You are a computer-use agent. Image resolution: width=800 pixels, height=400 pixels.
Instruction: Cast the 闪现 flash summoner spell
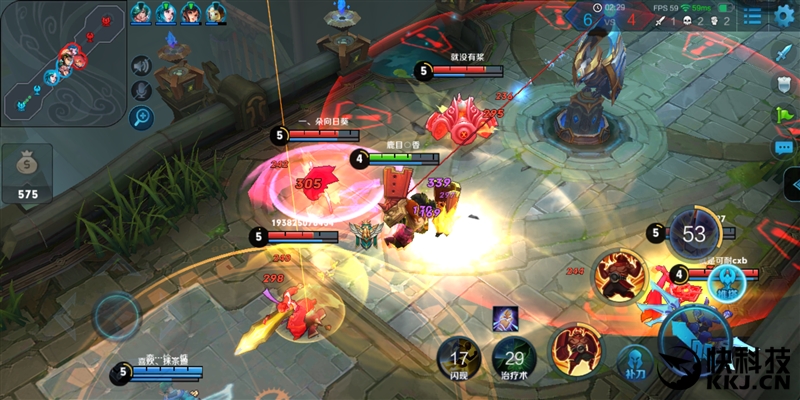[x=460, y=358]
